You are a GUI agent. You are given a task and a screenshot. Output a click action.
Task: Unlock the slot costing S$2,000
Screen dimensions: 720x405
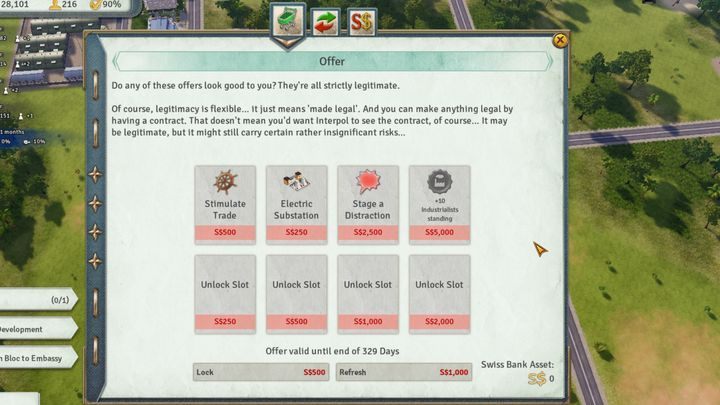(440, 292)
